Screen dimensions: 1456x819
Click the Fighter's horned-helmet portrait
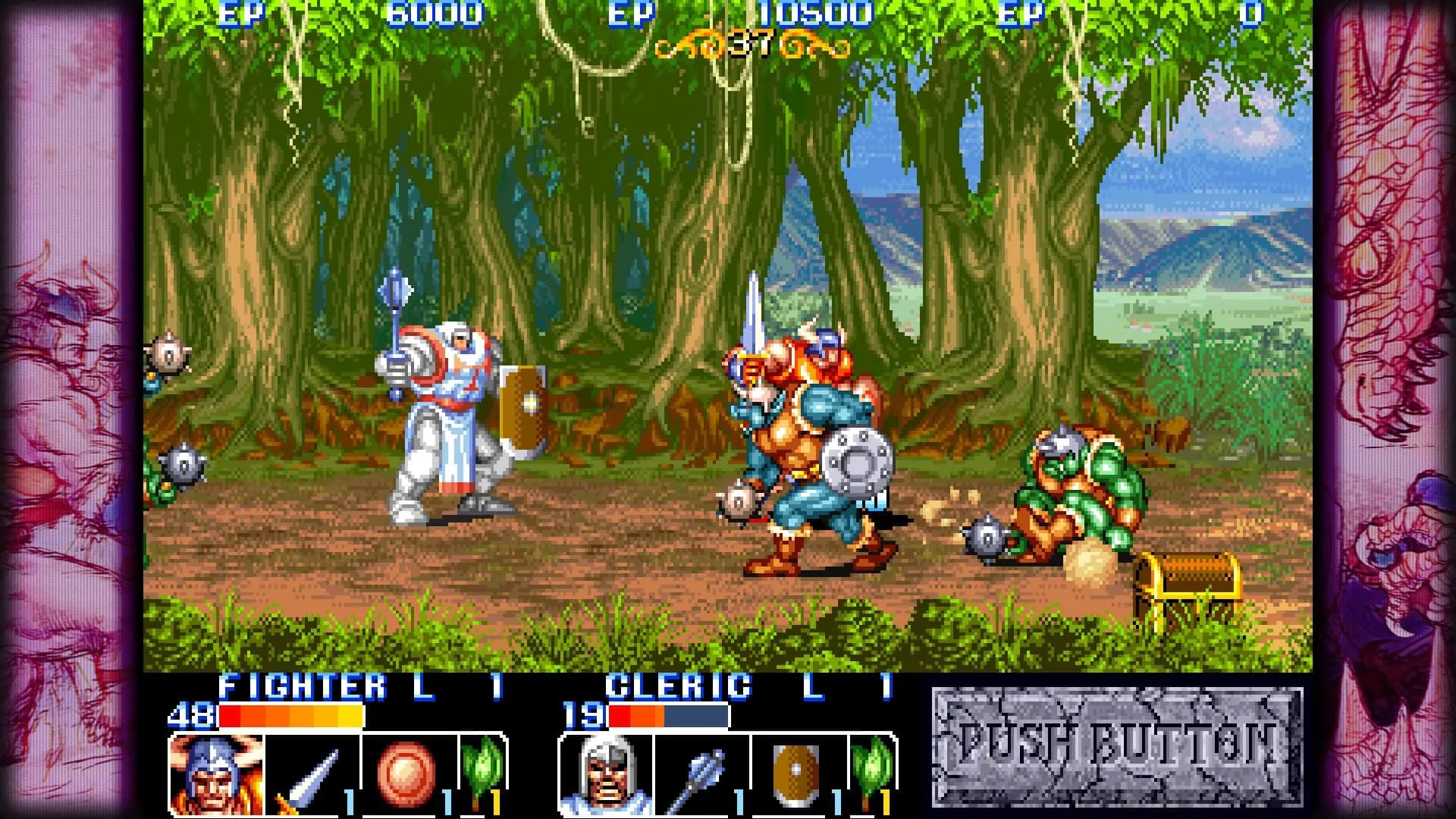click(x=217, y=774)
